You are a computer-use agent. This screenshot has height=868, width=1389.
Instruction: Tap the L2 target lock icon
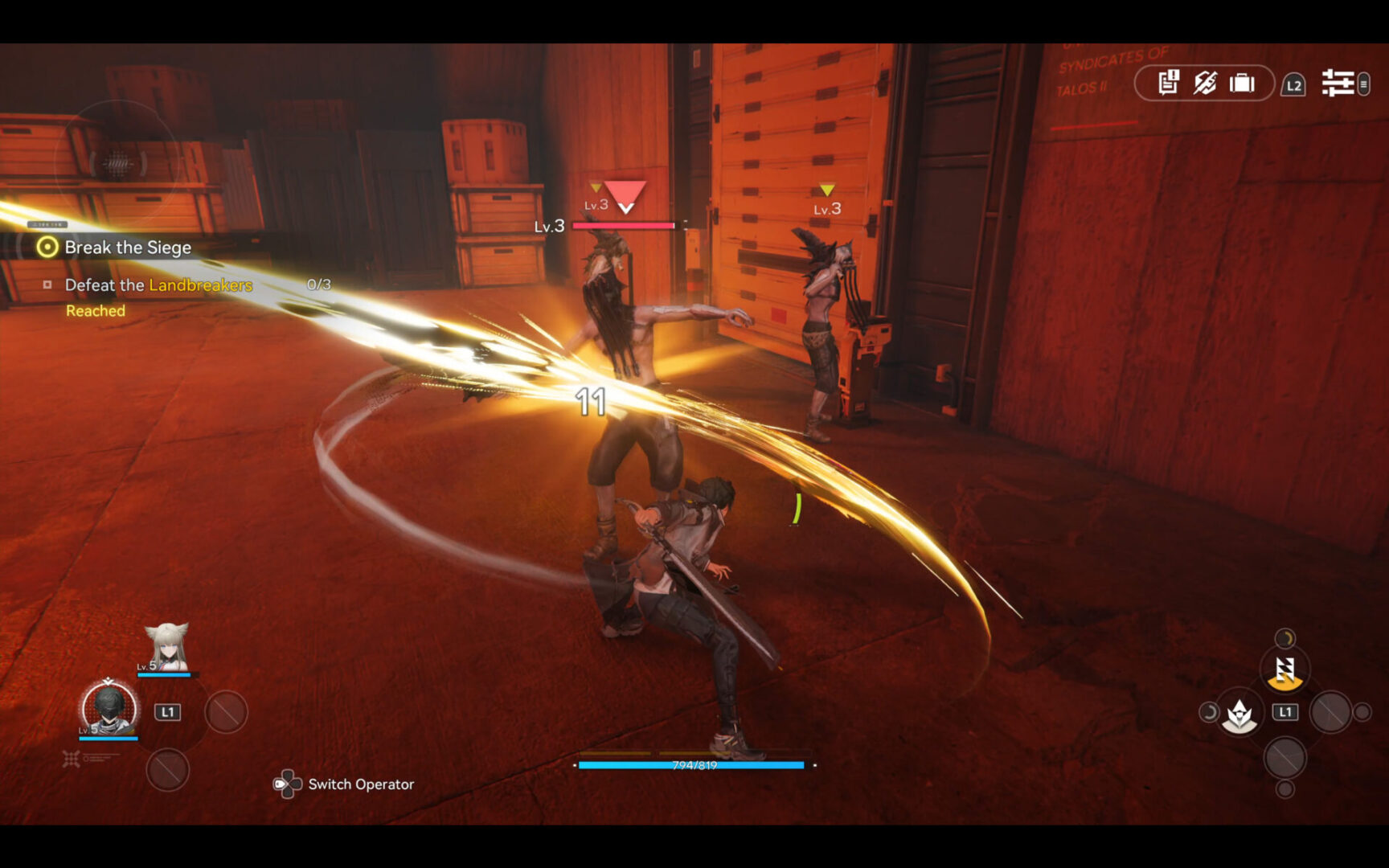1294,84
